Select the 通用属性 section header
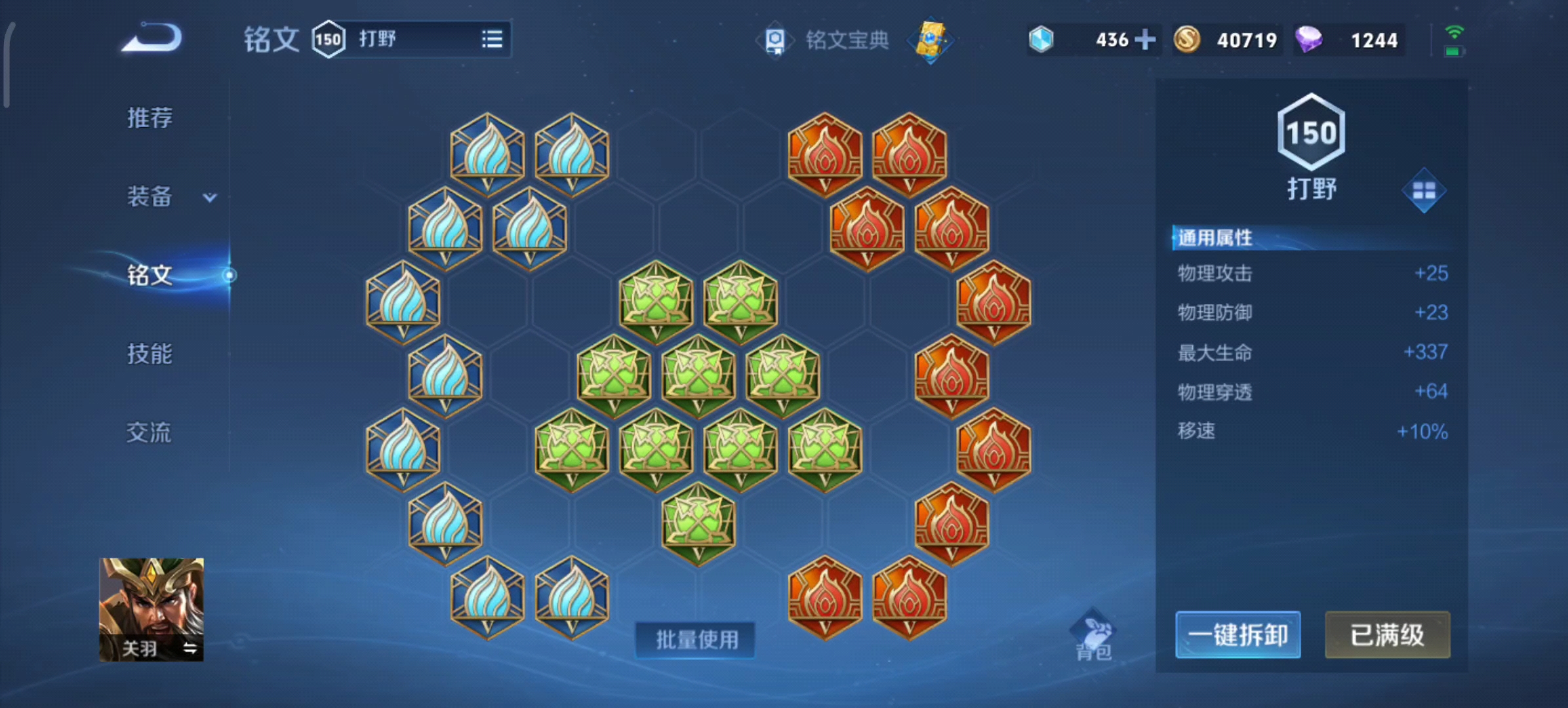Image resolution: width=1568 pixels, height=708 pixels. (1215, 237)
